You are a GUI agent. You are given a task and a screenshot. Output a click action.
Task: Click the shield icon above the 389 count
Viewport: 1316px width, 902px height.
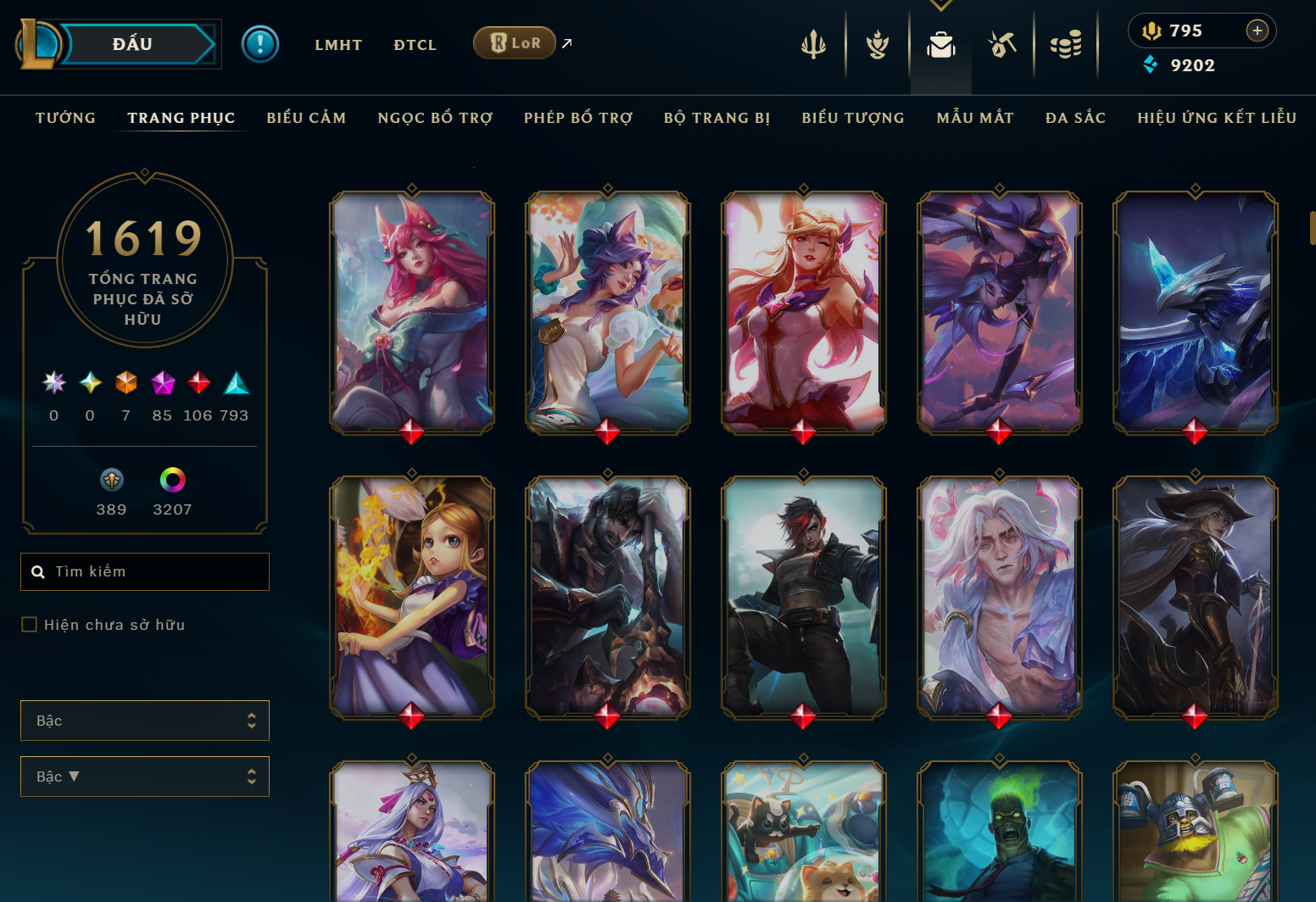pyautogui.click(x=111, y=482)
